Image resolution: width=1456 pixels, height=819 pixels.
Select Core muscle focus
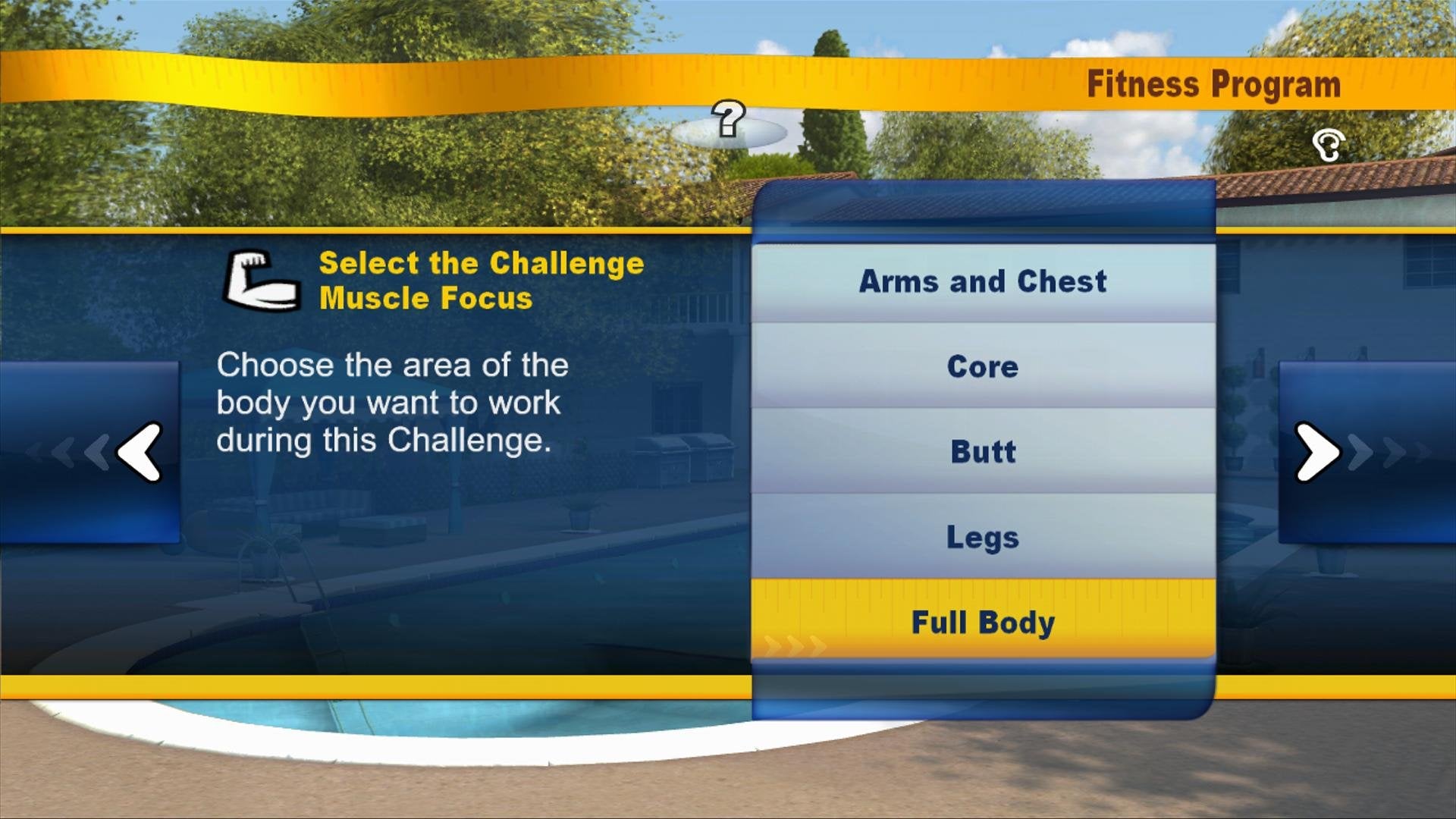click(982, 367)
